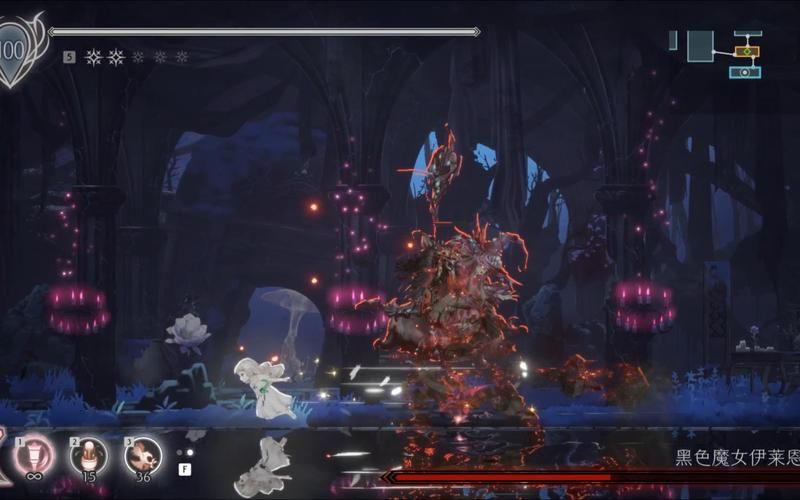
Task: Click the highlighted orange current room on the minimap
Action: tap(746, 51)
